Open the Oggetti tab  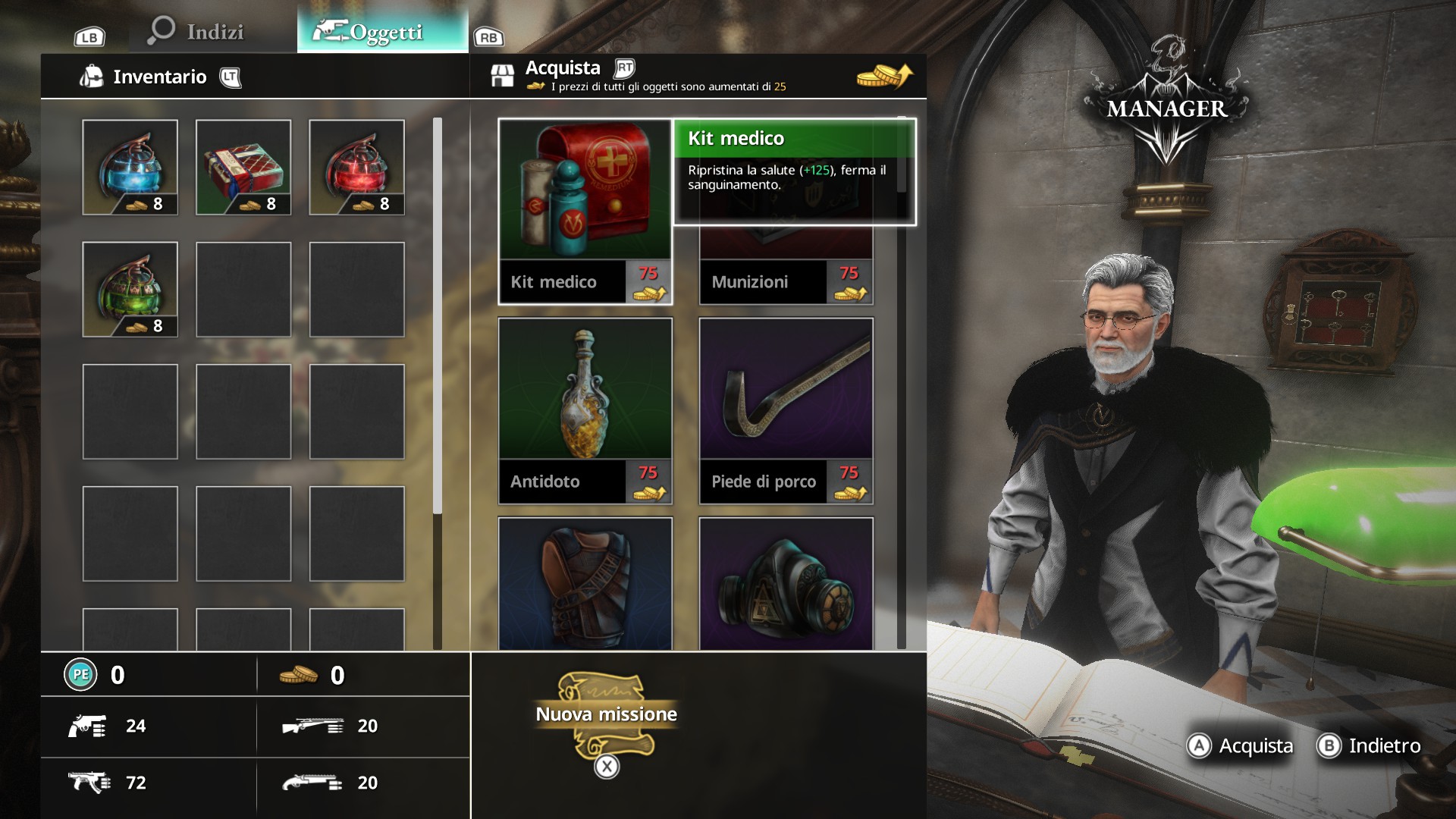click(382, 32)
